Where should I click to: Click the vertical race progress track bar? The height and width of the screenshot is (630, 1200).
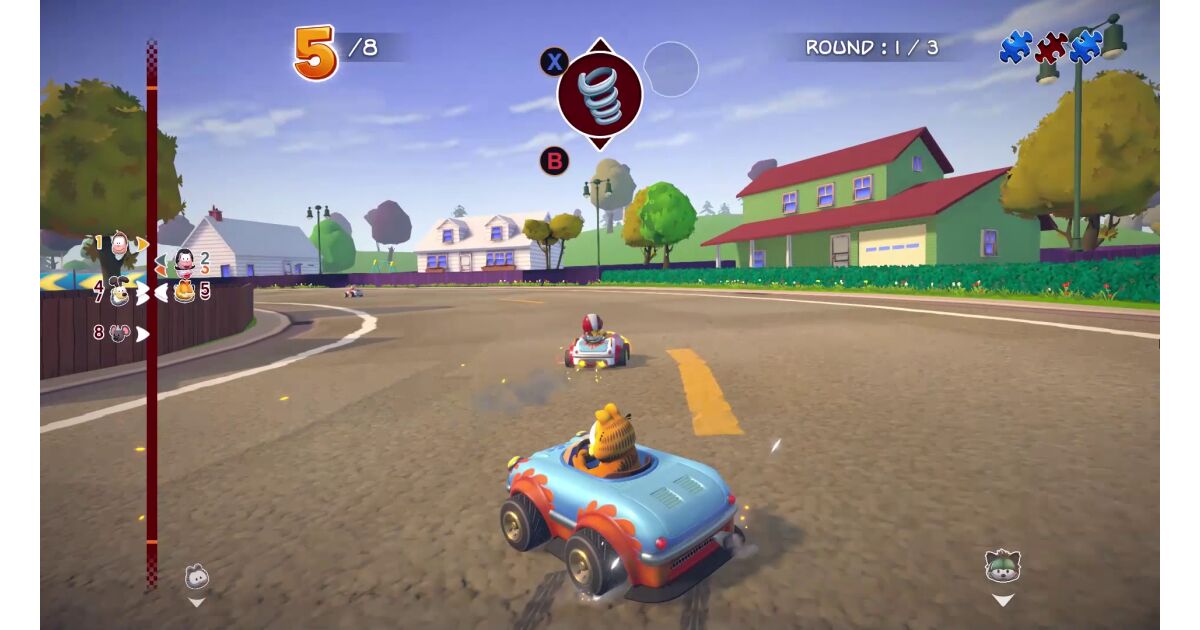tap(152, 420)
